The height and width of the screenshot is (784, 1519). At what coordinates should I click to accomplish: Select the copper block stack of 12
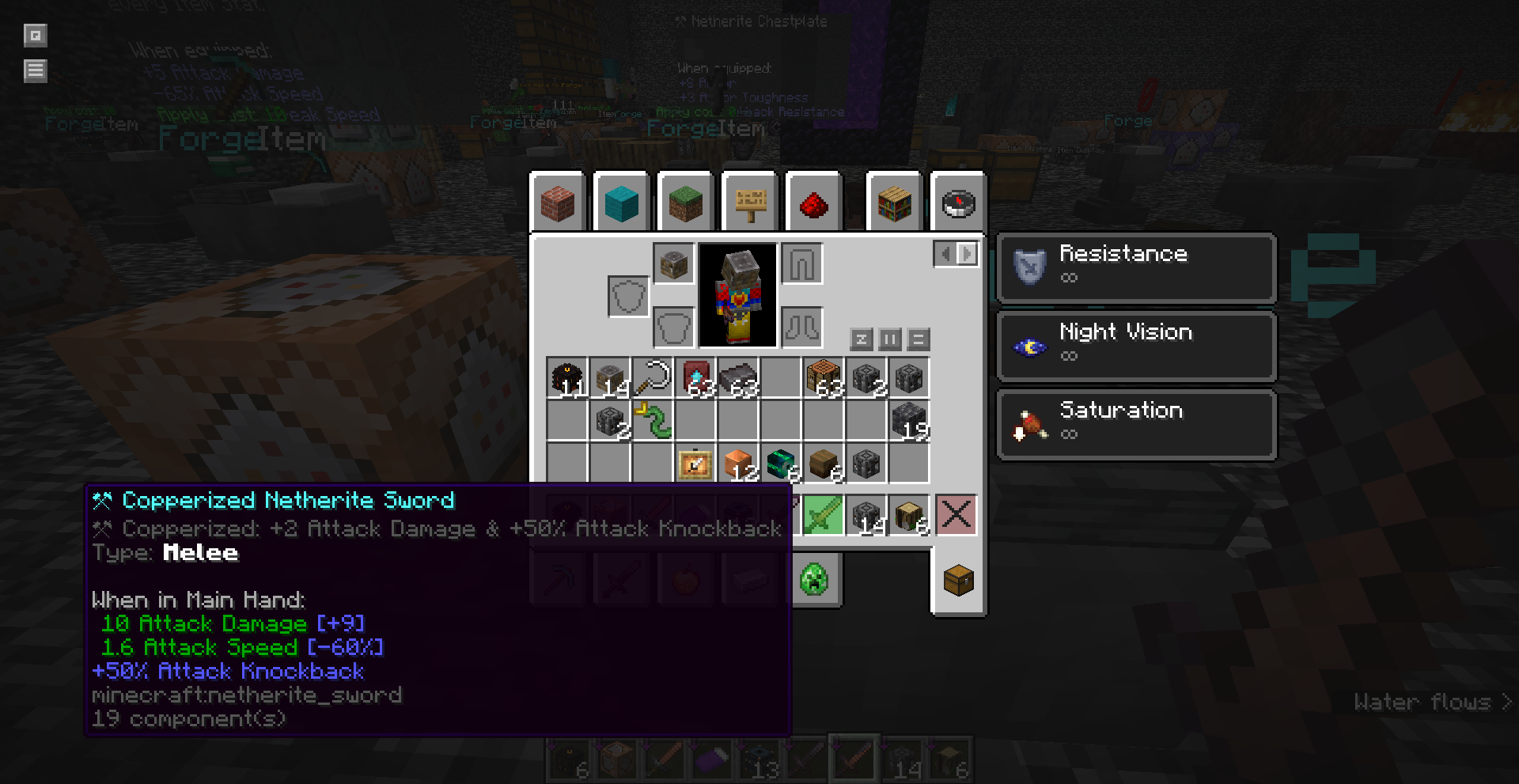(x=738, y=464)
